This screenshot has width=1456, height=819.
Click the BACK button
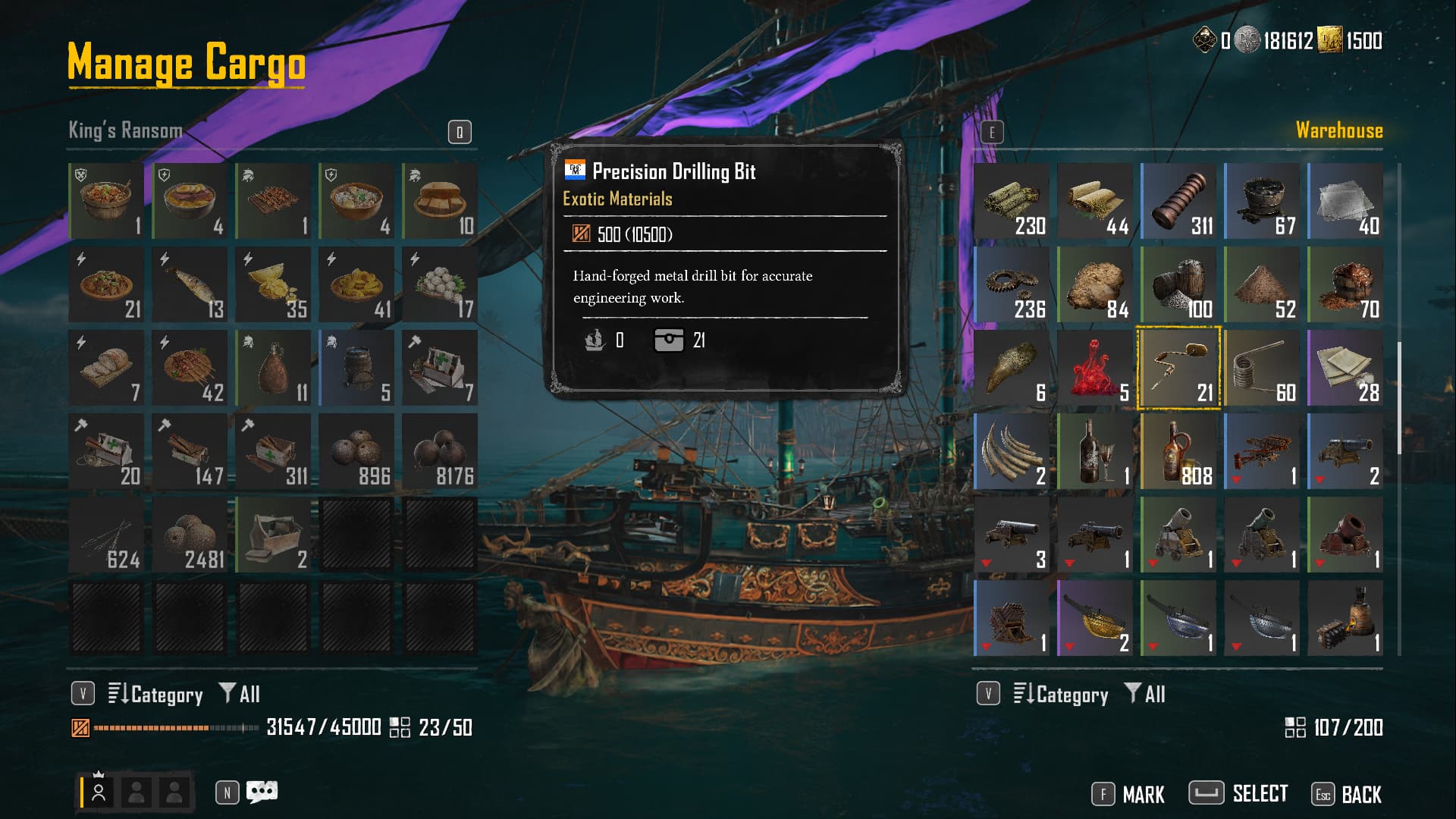(x=1347, y=794)
